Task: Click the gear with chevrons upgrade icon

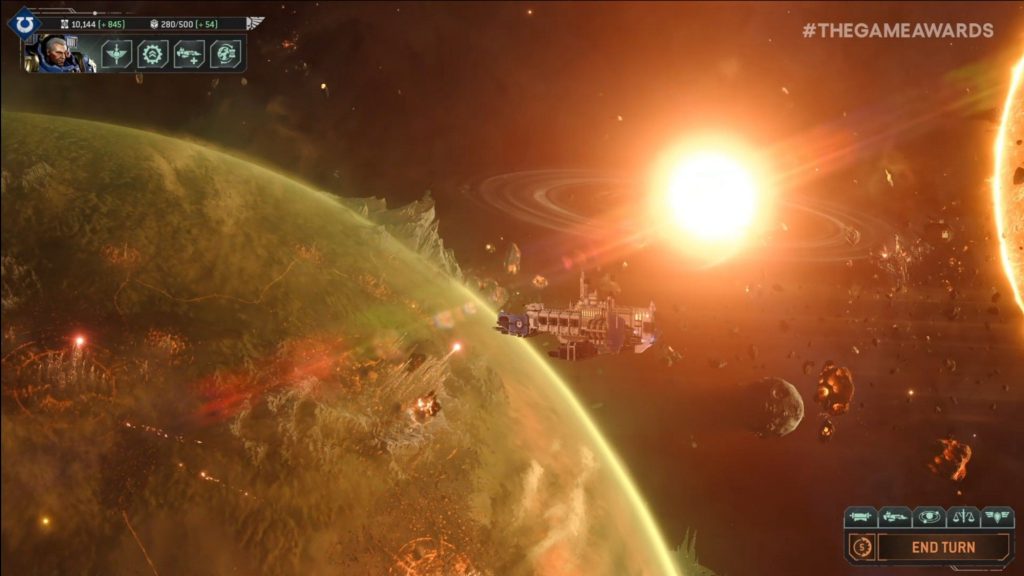Action: tap(153, 54)
